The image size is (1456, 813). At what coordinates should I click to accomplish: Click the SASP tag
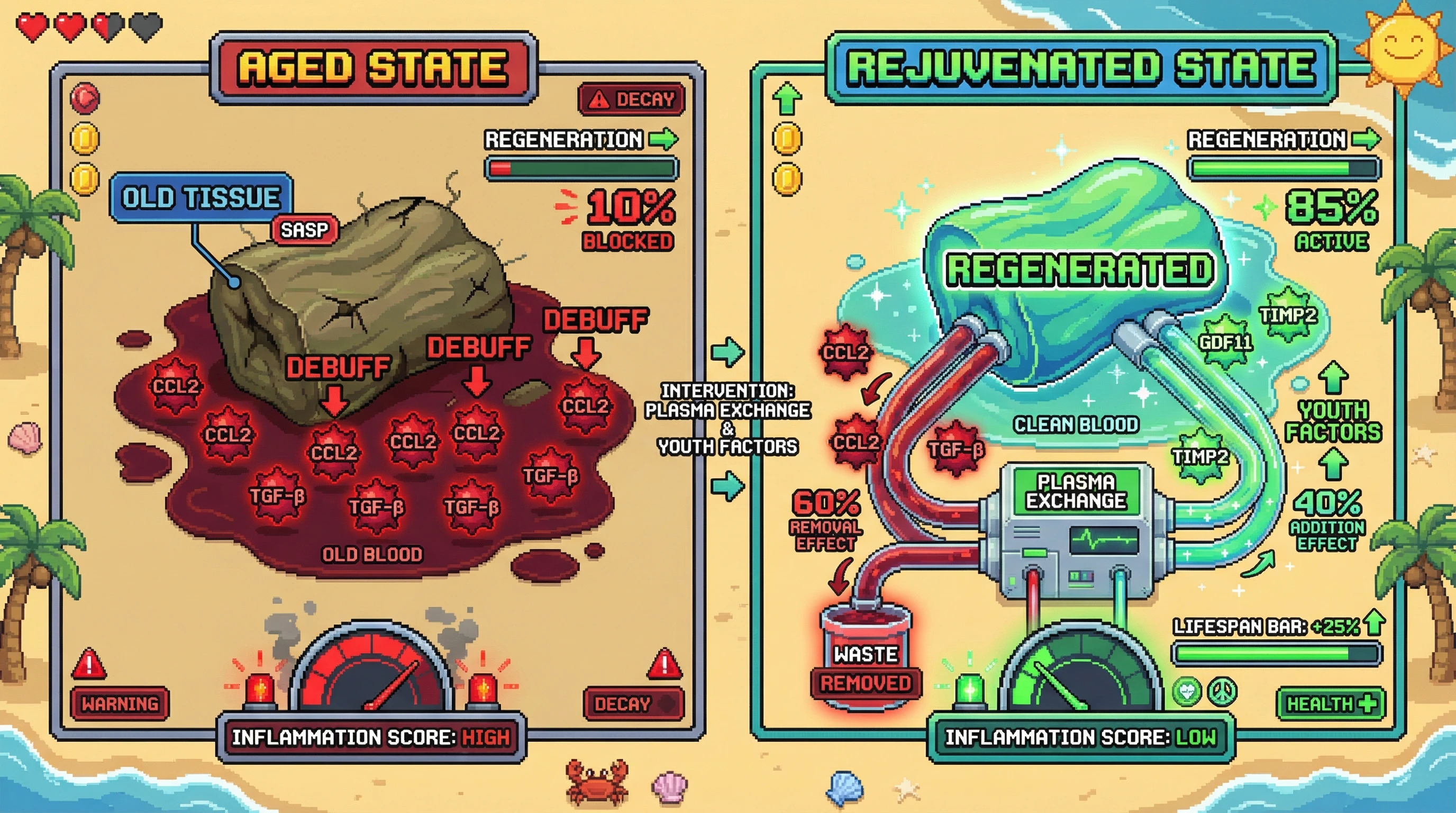pyautogui.click(x=305, y=230)
